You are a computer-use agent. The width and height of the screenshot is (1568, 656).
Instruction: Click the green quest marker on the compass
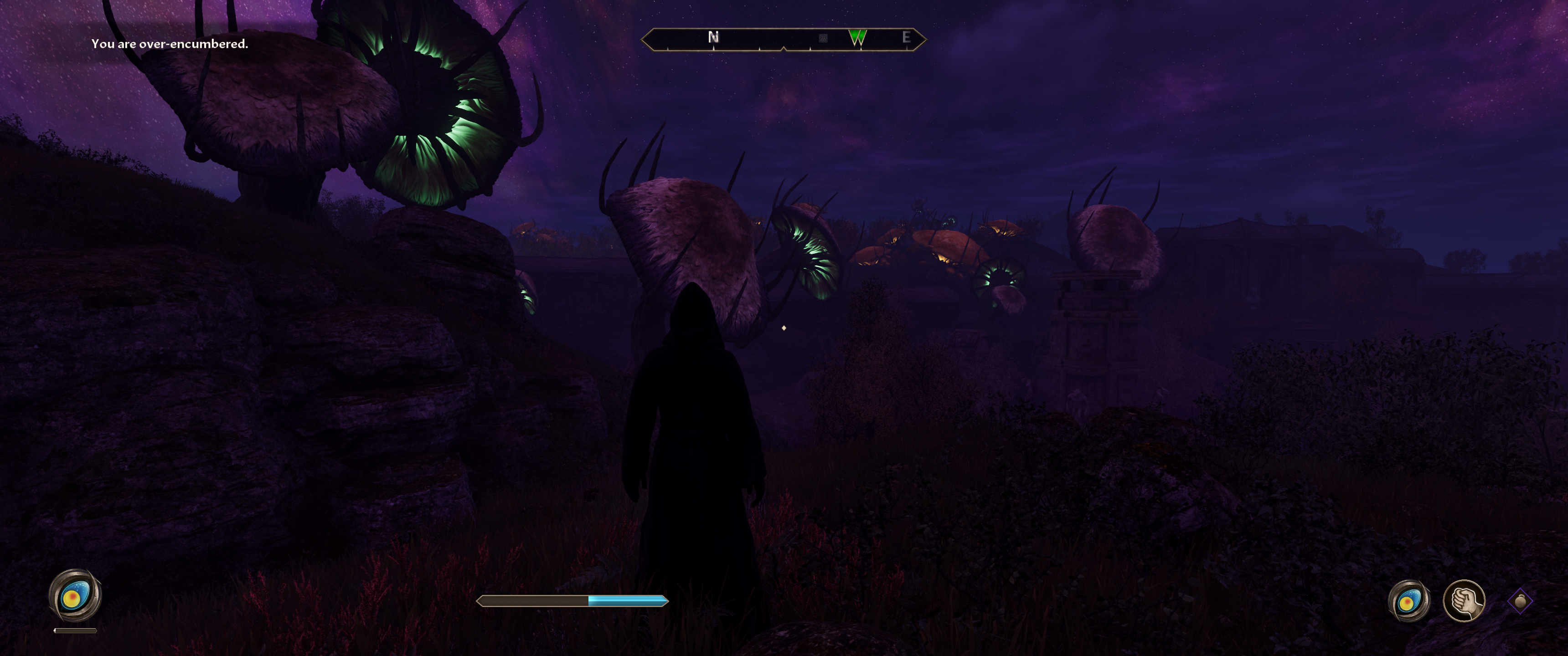857,38
